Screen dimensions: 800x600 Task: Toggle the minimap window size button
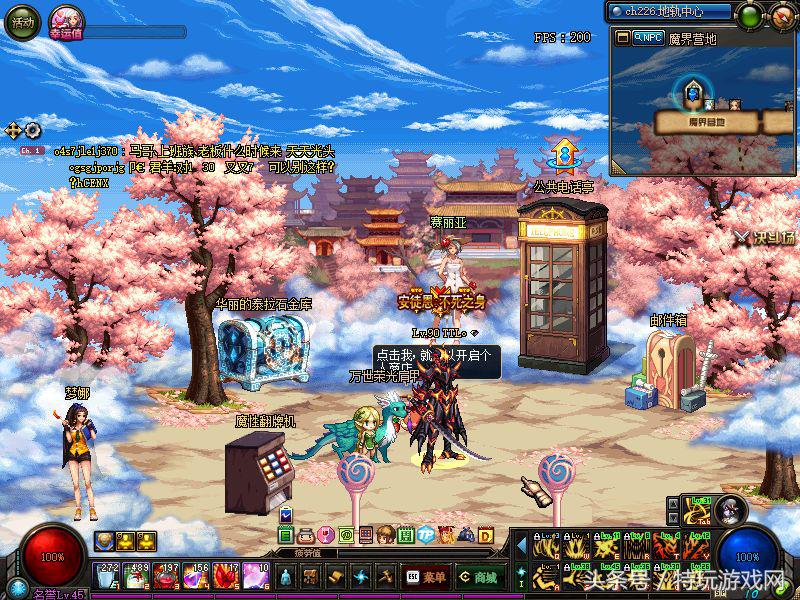pos(622,38)
